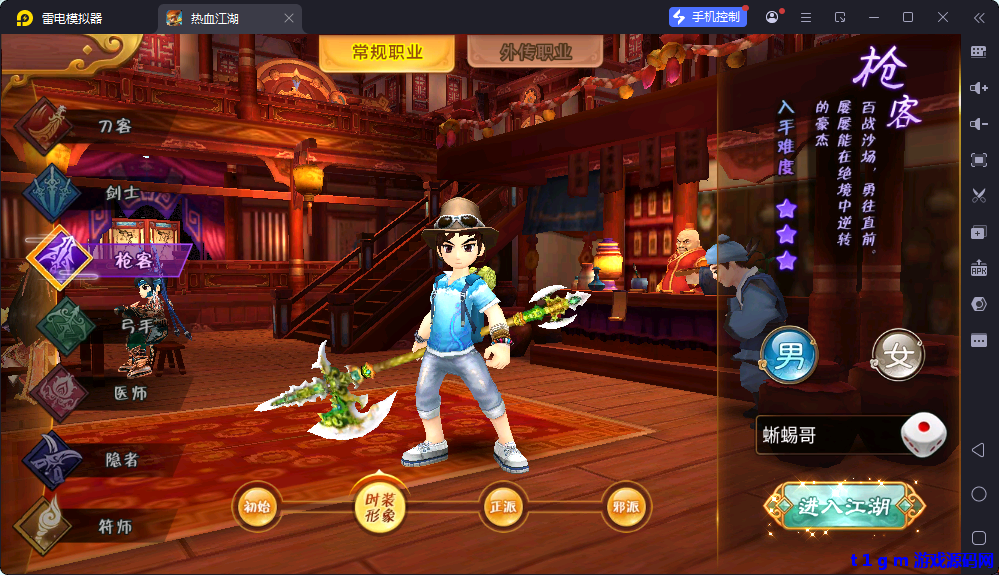The width and height of the screenshot is (999, 575).
Task: Switch to the 常规职业 tab
Action: coord(387,53)
